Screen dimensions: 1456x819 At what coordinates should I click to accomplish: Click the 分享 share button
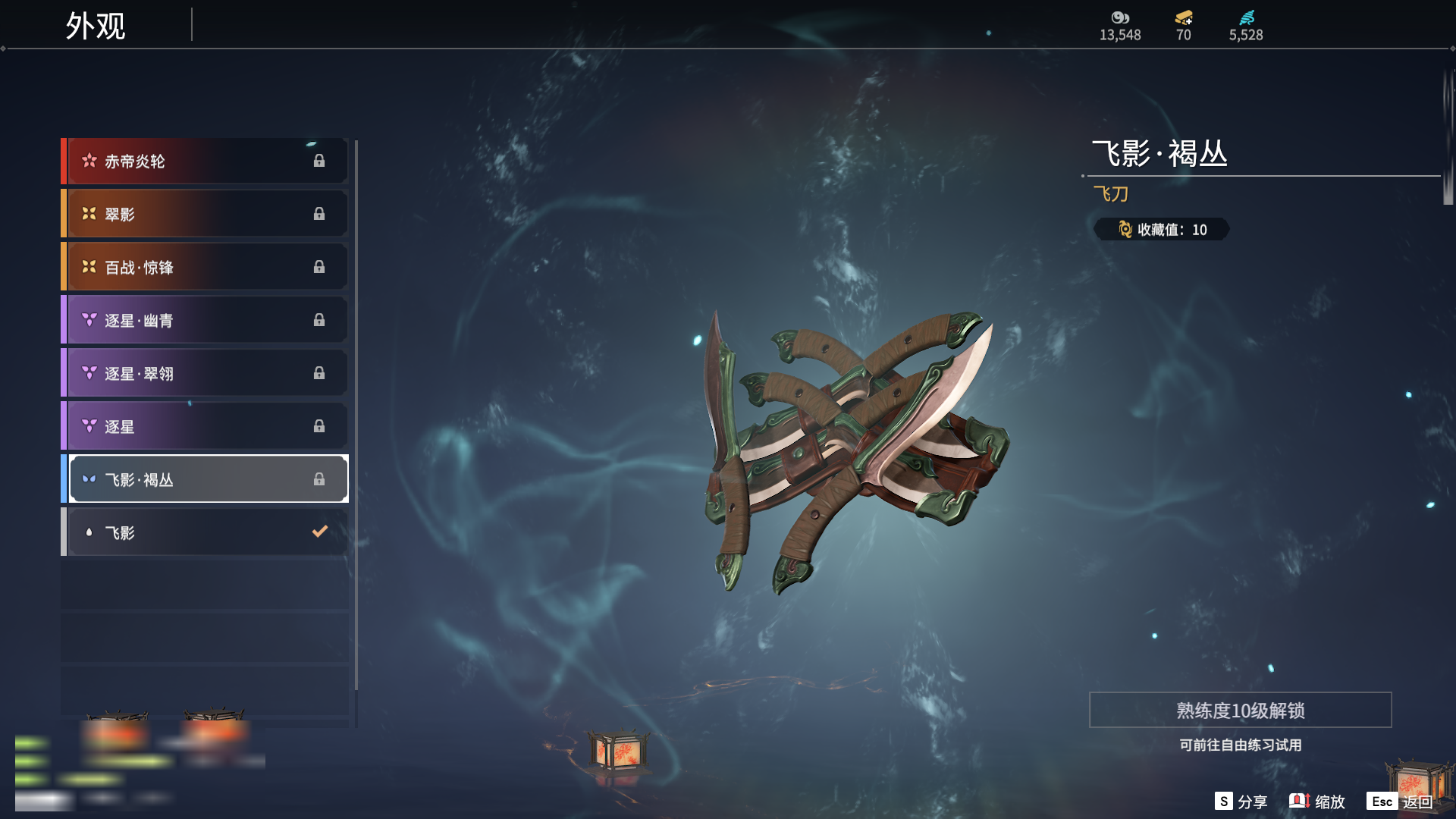(x=1241, y=802)
